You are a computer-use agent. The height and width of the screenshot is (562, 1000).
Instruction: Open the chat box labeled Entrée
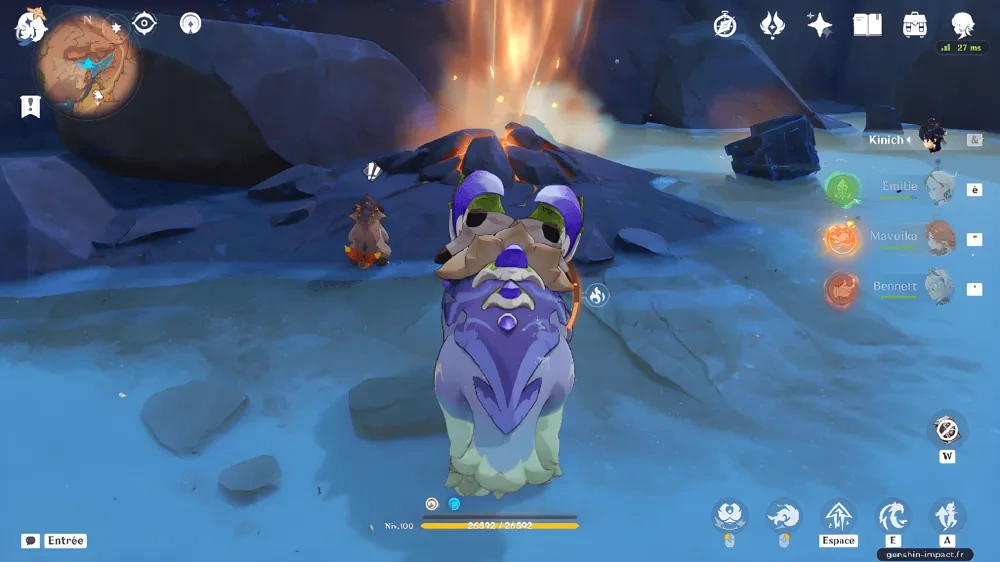point(55,541)
